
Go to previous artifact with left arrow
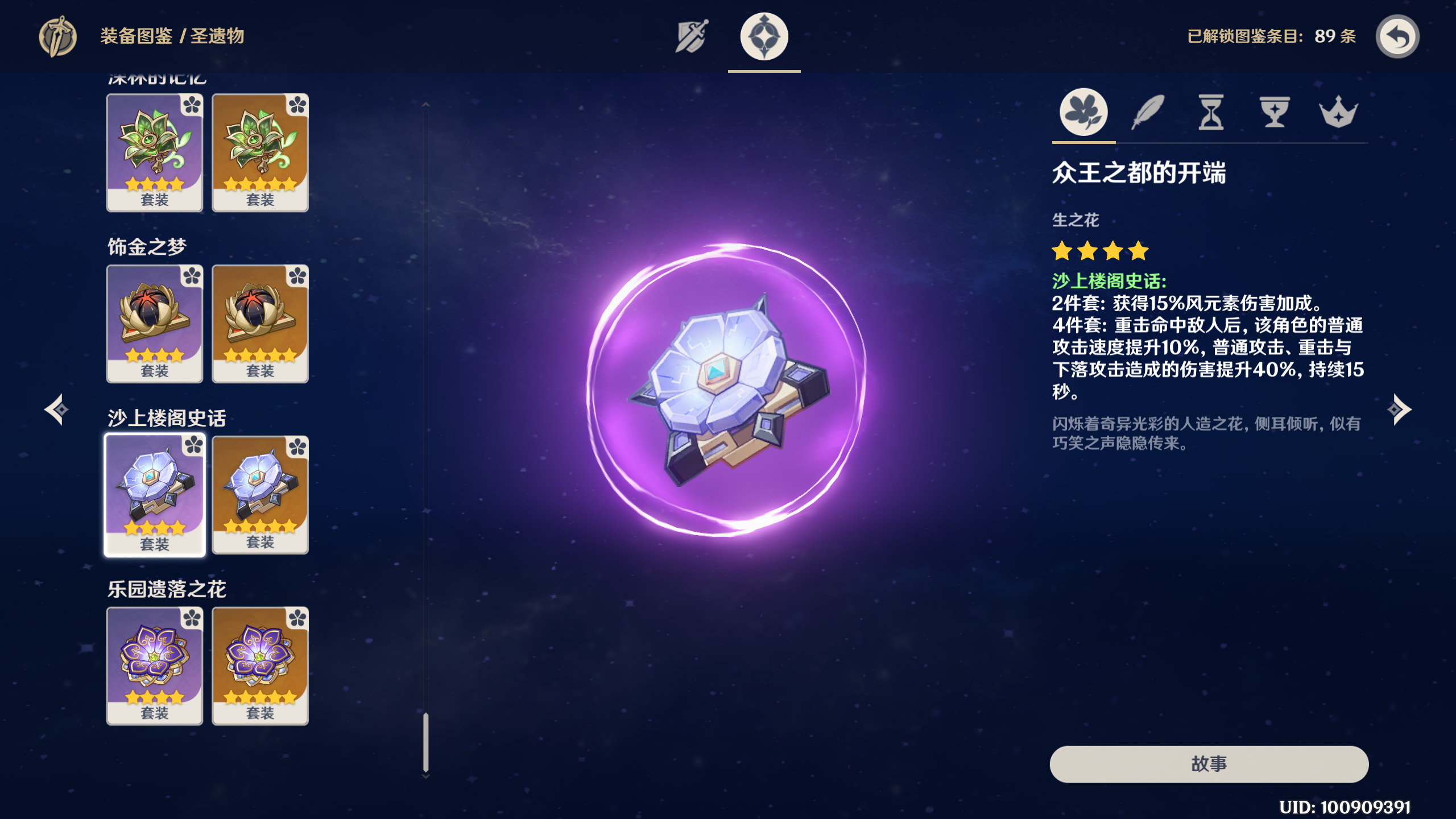57,409
